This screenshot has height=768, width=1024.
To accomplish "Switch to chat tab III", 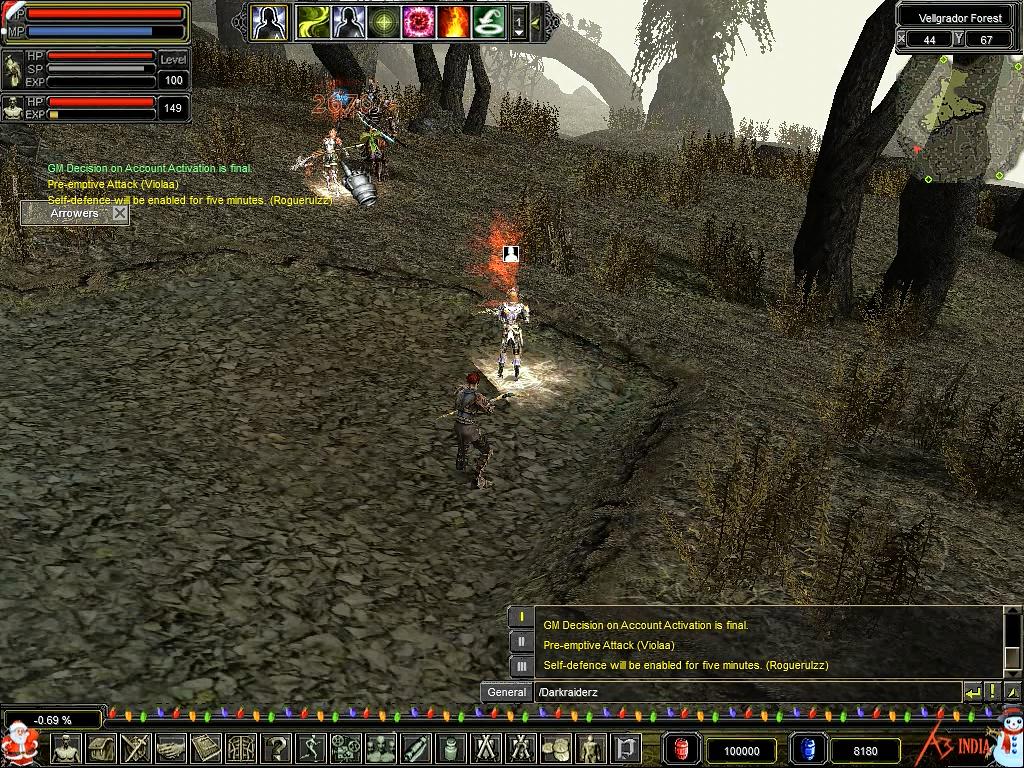I will 521,665.
